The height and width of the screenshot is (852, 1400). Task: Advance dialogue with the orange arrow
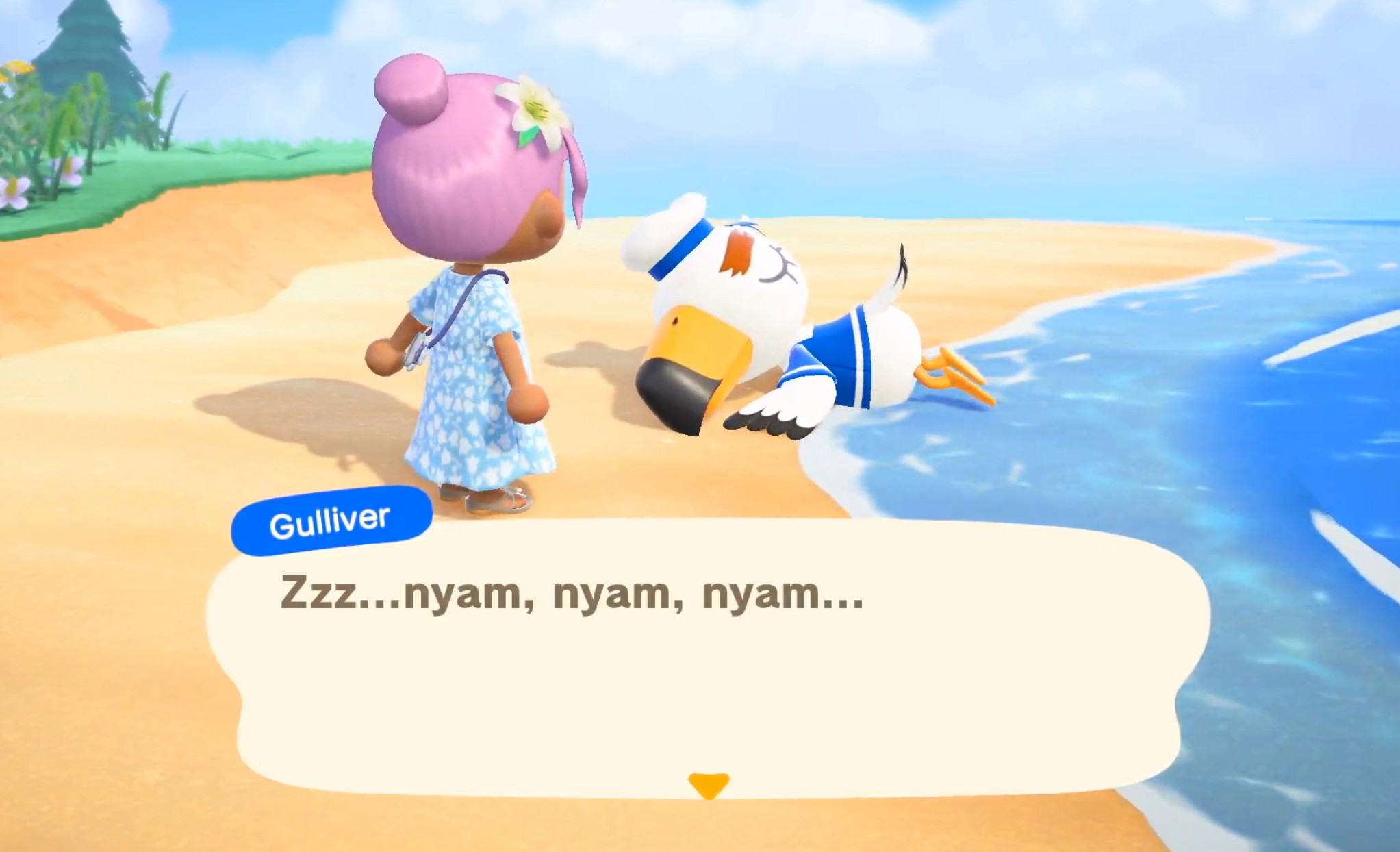(x=708, y=785)
